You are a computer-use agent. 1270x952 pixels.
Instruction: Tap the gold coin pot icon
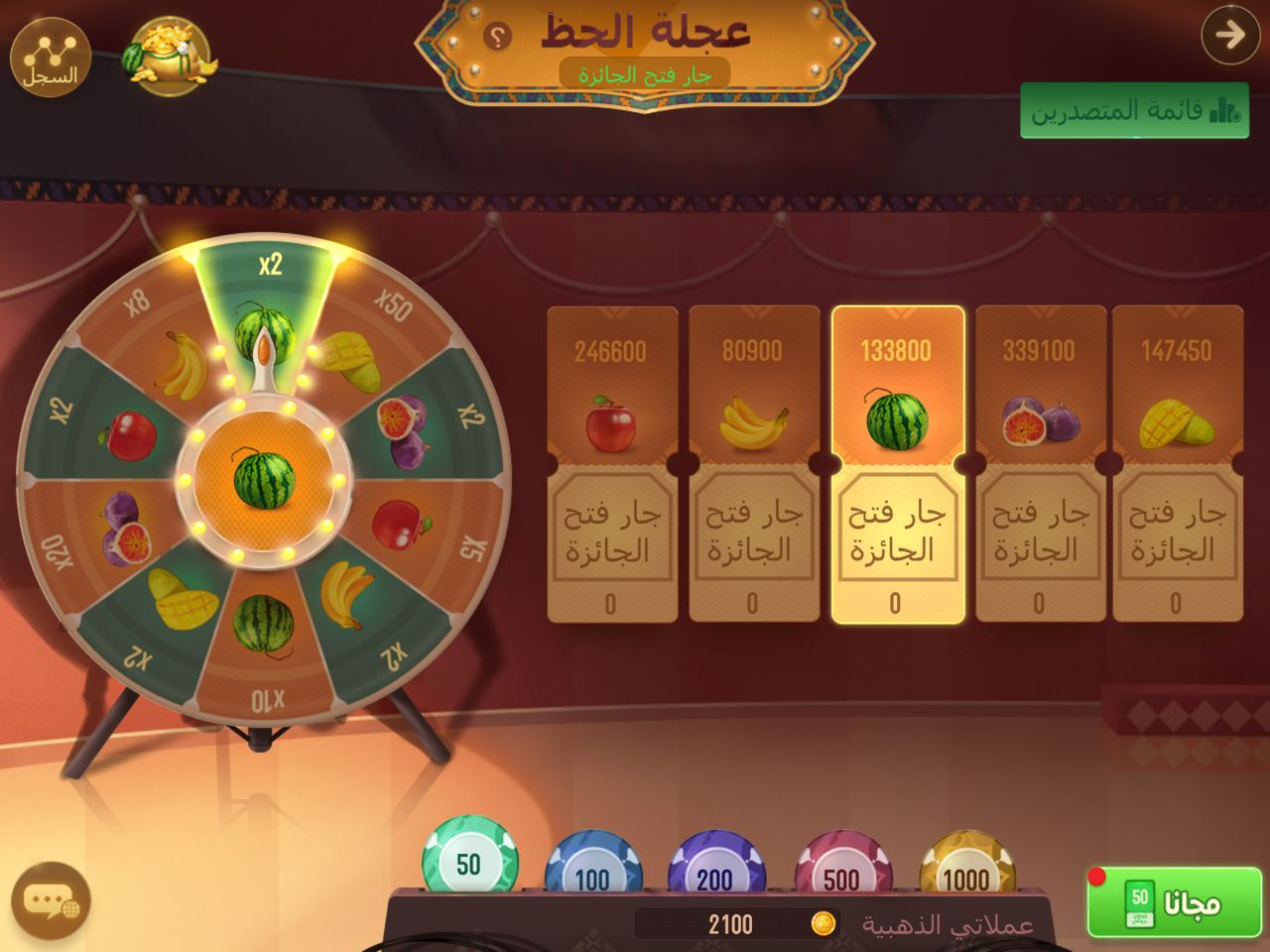coord(167,56)
